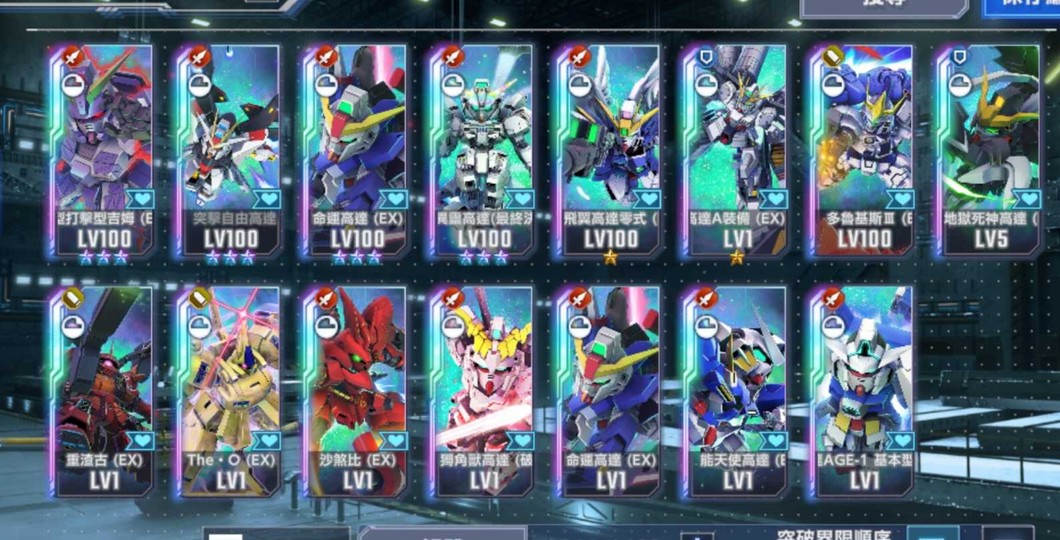1060x540 pixels.
Task: Select the 高達A裝備 (EX) LV1 card
Action: 736,150
